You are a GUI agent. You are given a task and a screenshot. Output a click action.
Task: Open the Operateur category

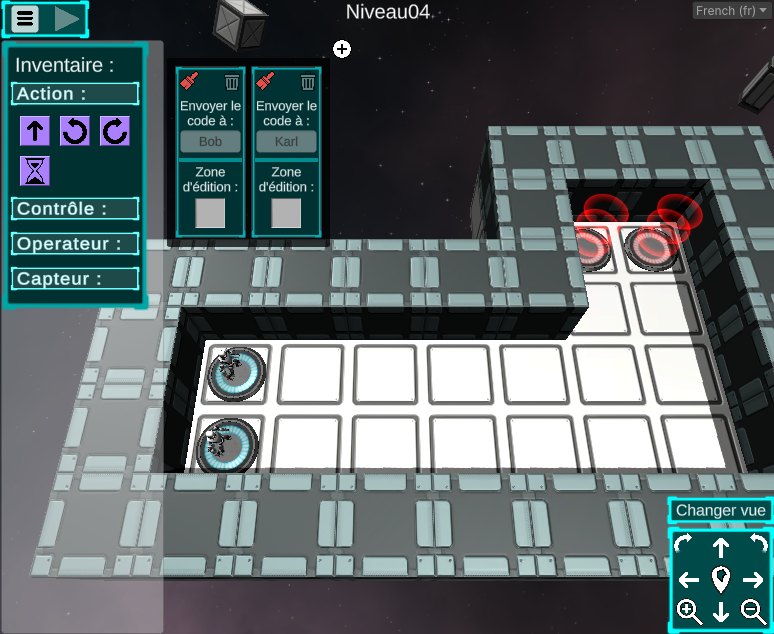[x=75, y=244]
